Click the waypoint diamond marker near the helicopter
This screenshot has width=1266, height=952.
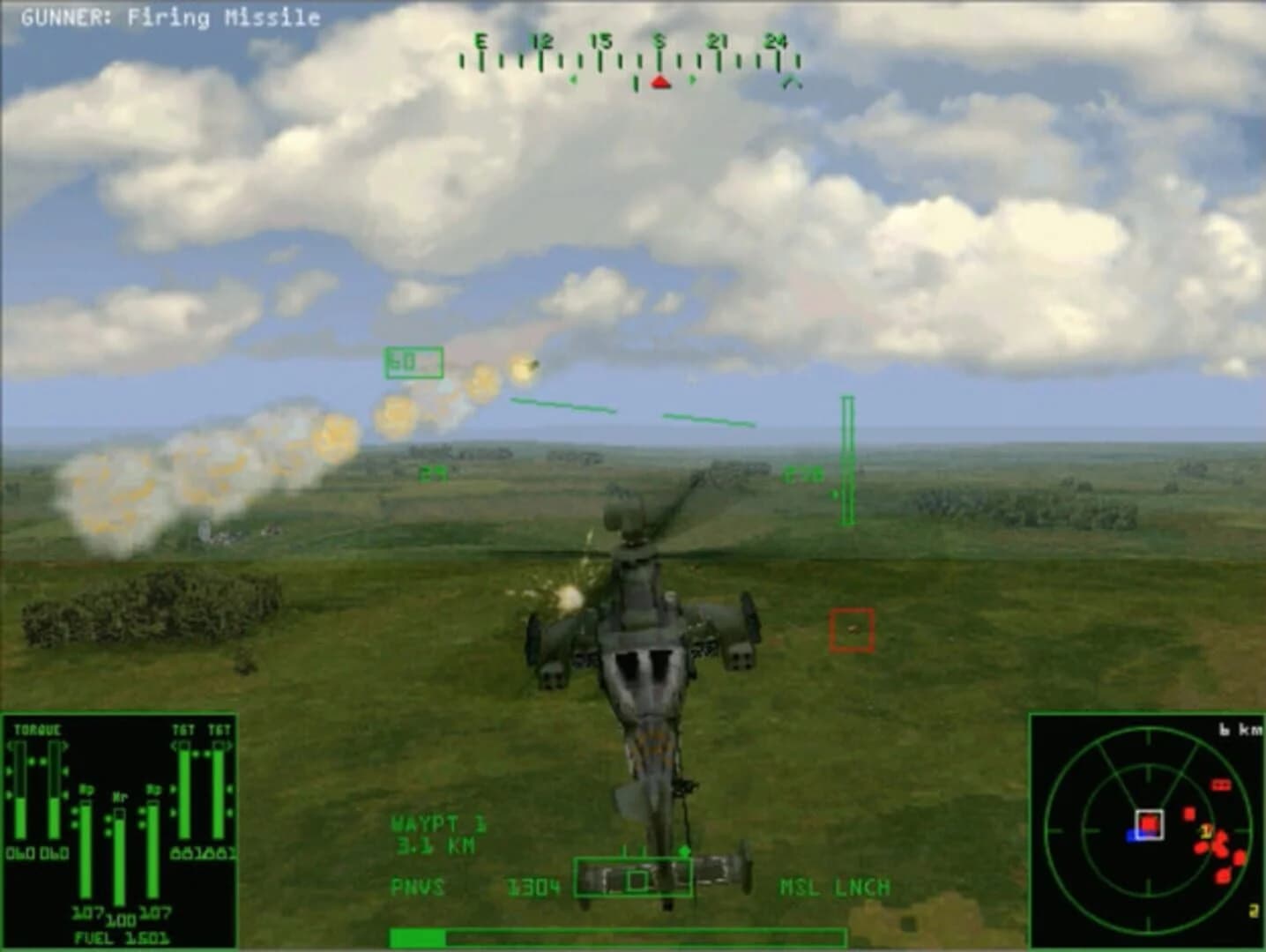point(682,852)
